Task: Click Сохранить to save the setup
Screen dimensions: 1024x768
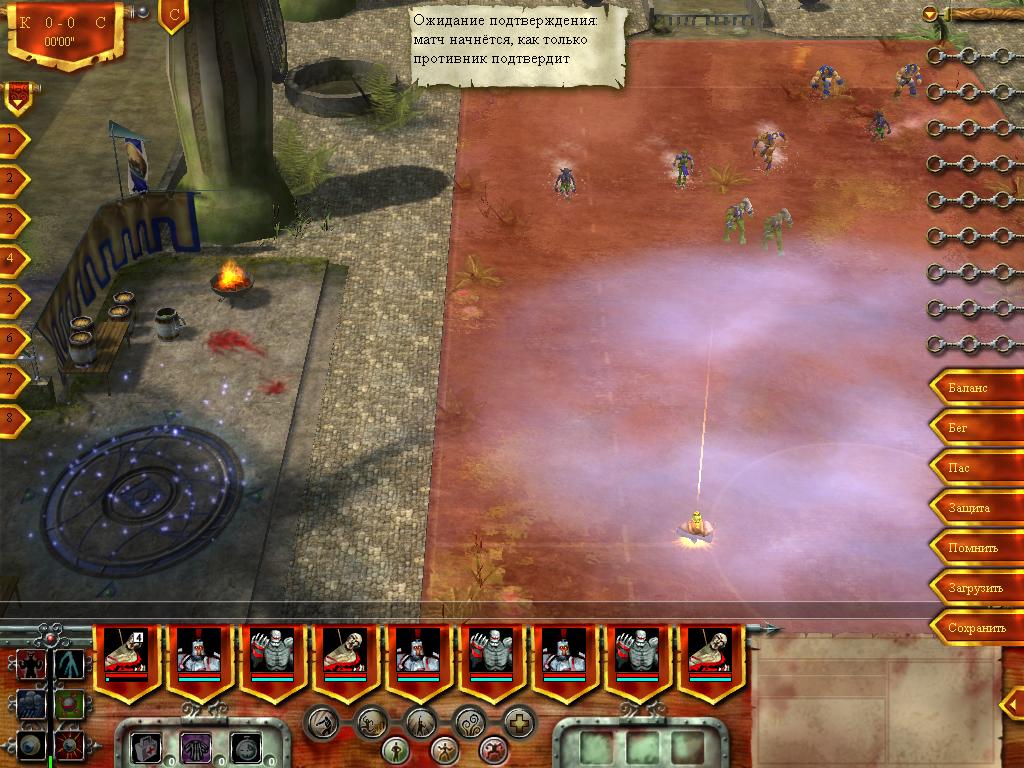Action: tap(977, 628)
